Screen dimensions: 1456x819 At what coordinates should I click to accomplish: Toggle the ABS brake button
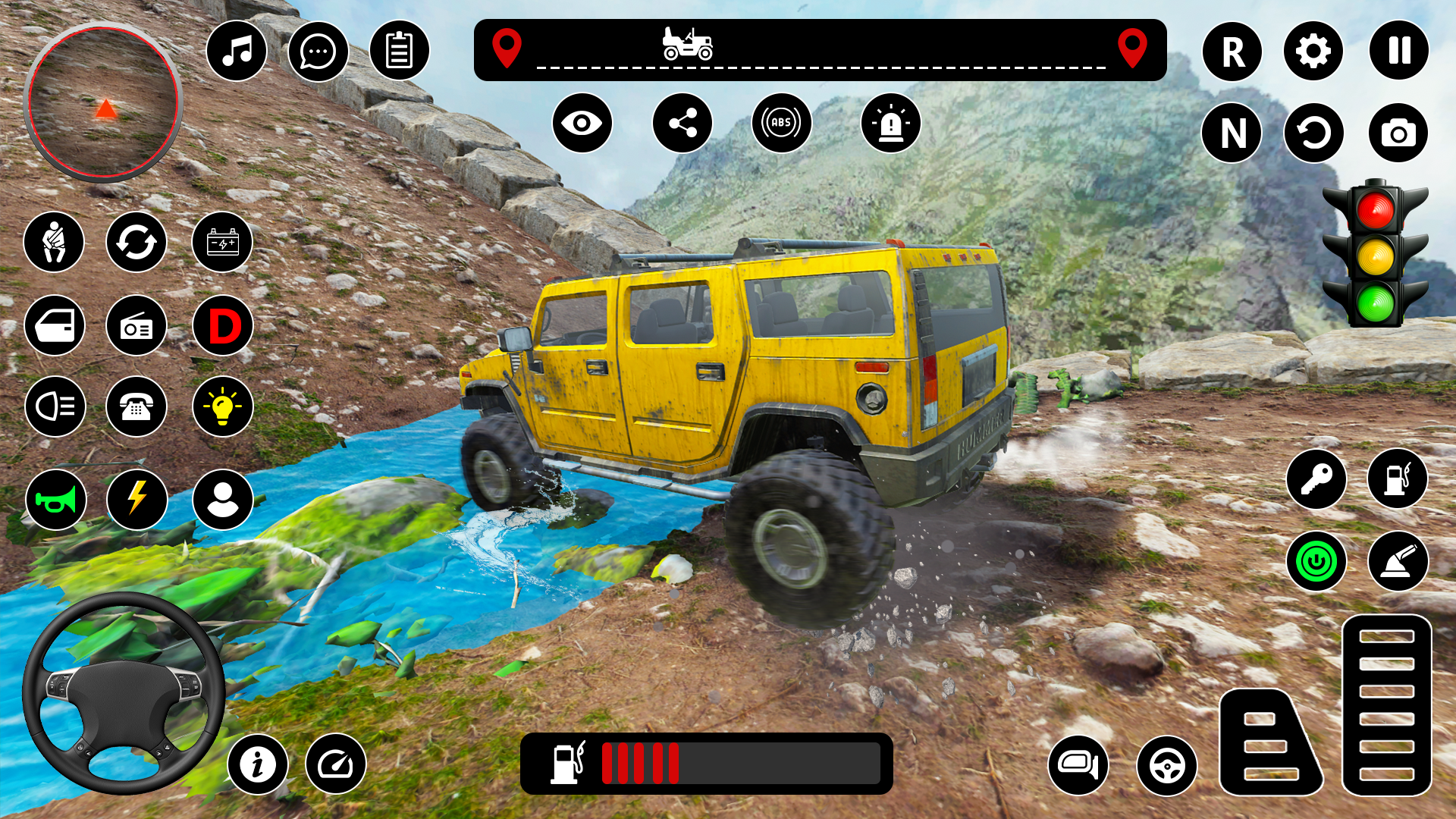coord(781,123)
